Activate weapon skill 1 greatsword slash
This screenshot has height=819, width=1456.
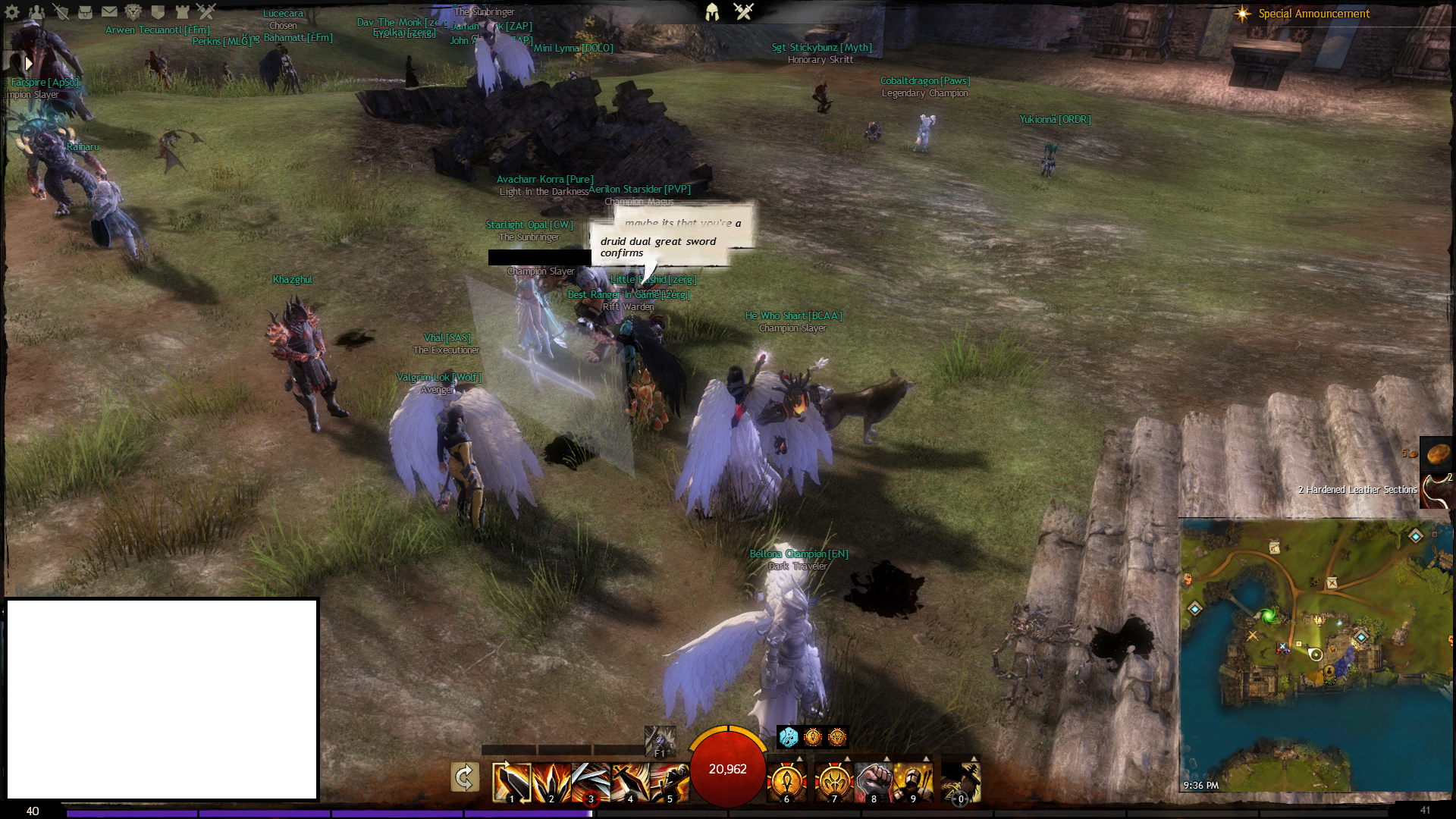tap(511, 782)
